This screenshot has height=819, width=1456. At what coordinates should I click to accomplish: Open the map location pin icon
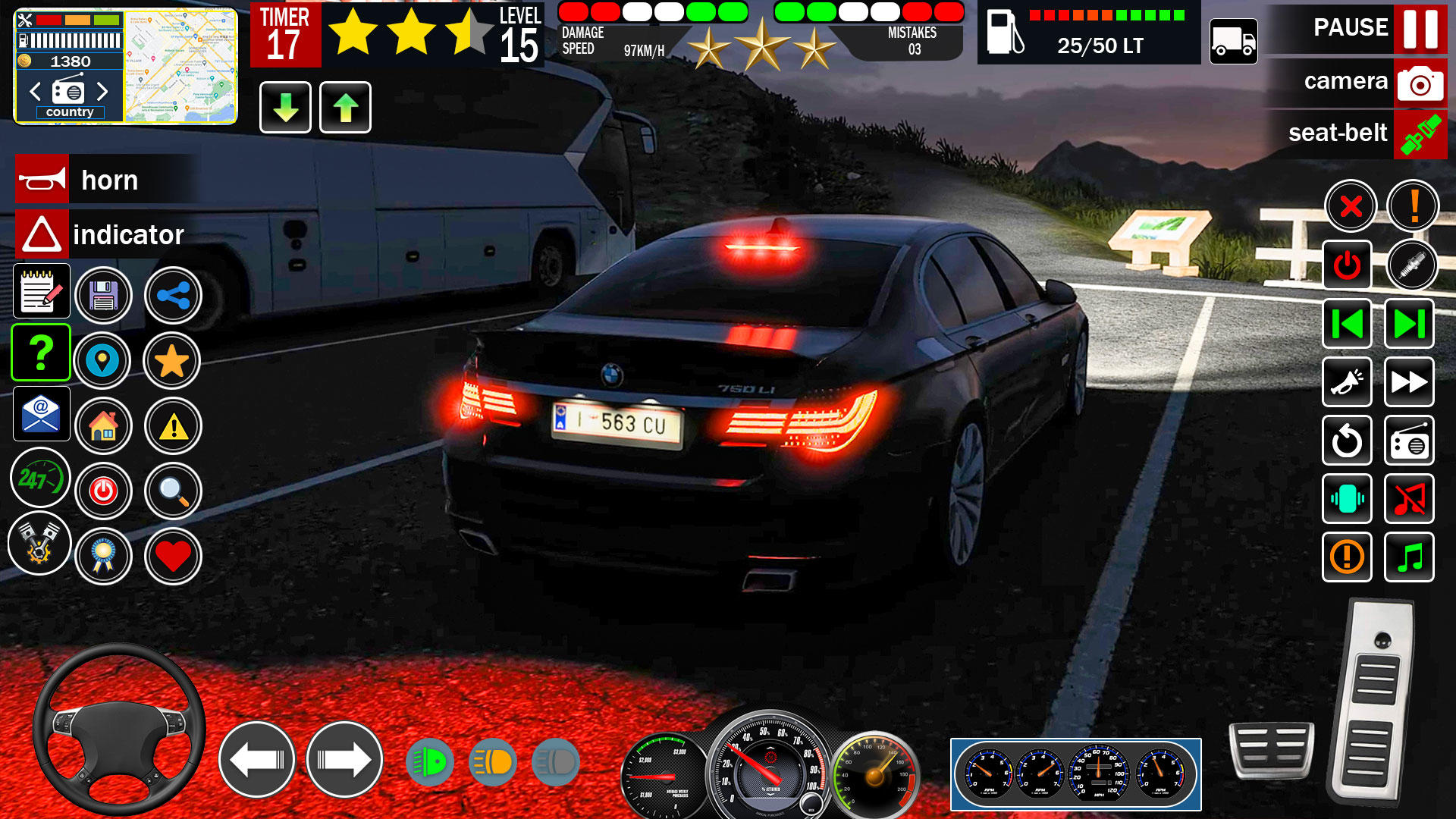click(104, 361)
